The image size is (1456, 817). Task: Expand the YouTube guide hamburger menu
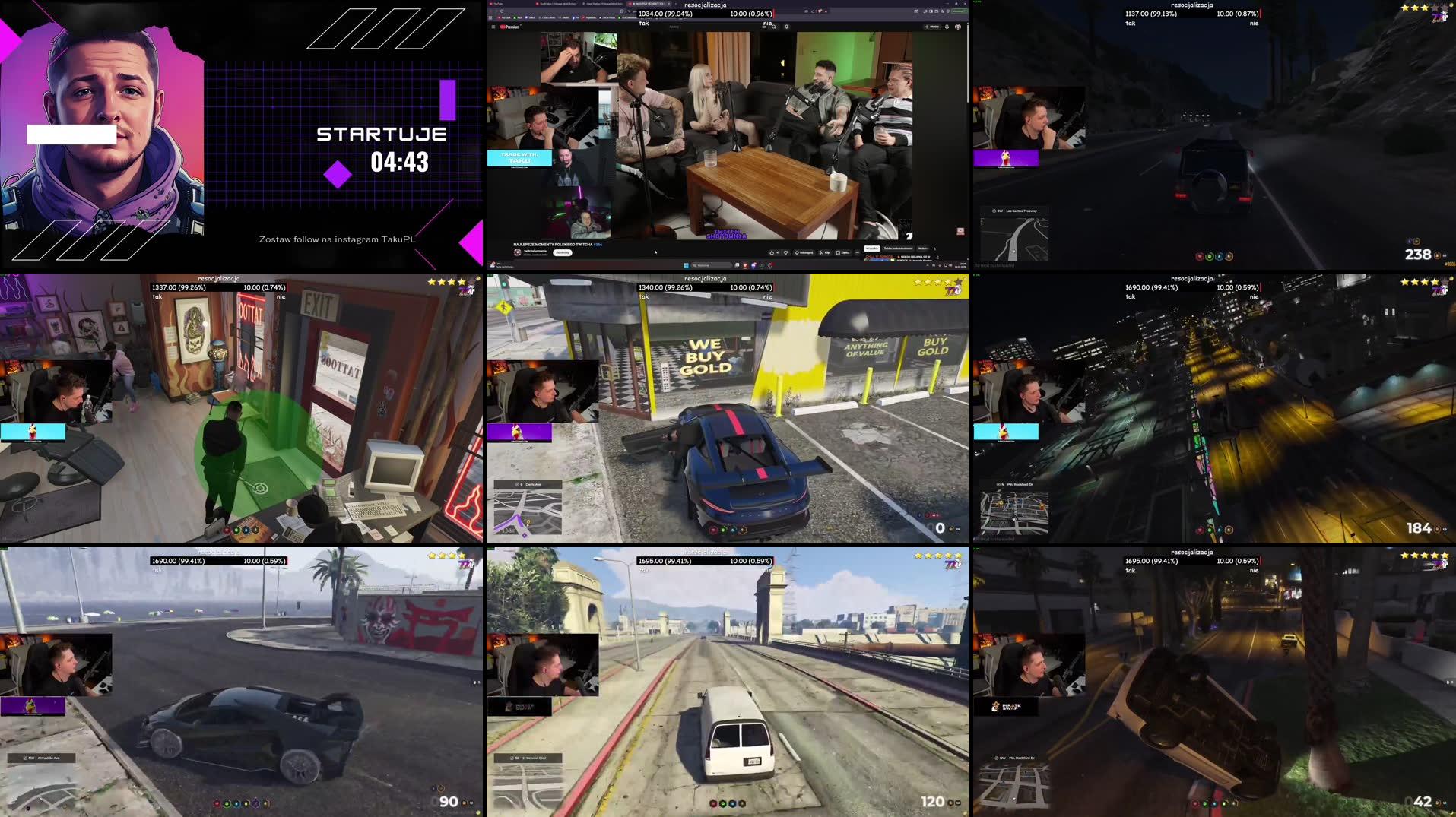tap(493, 27)
